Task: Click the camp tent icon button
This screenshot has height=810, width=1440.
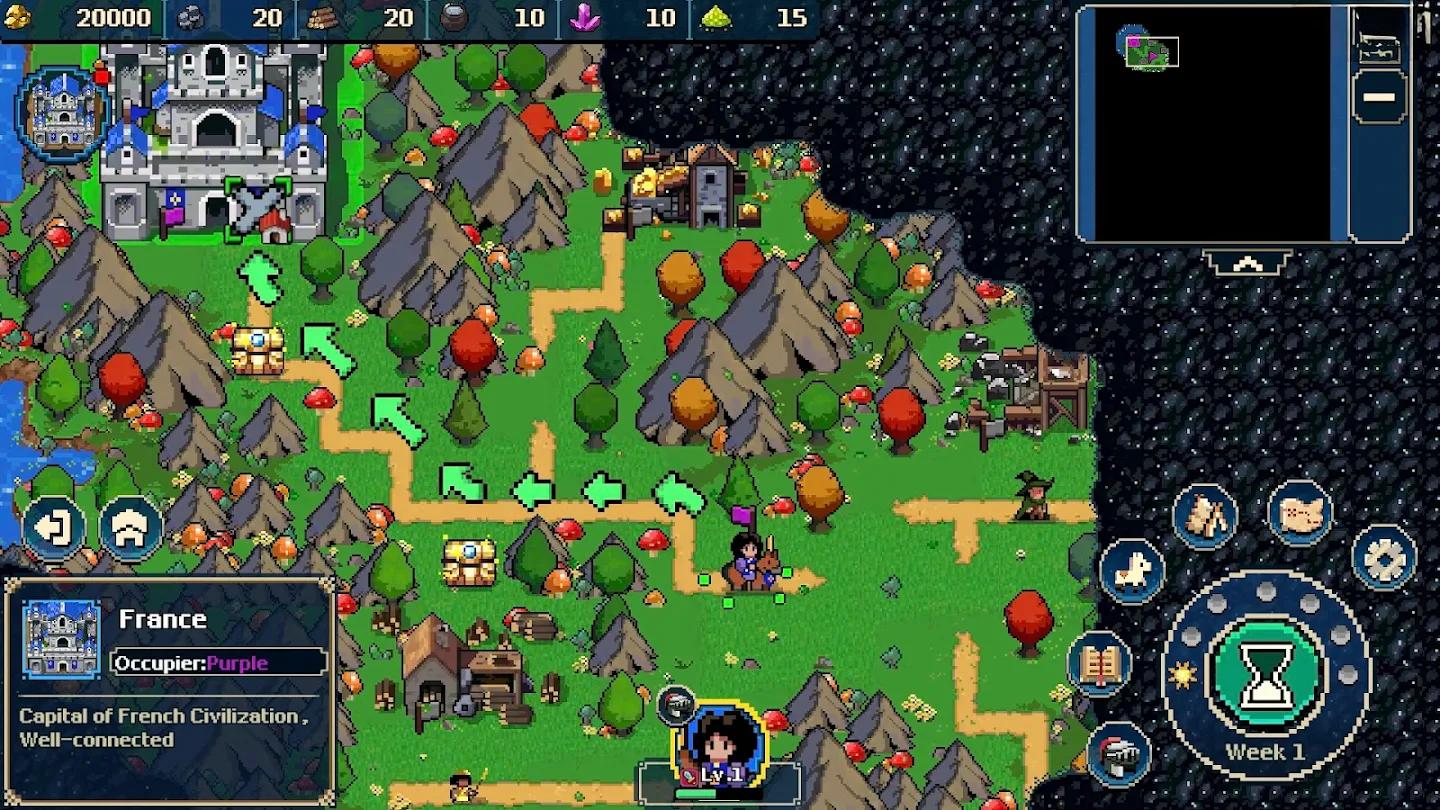Action: [1205, 516]
